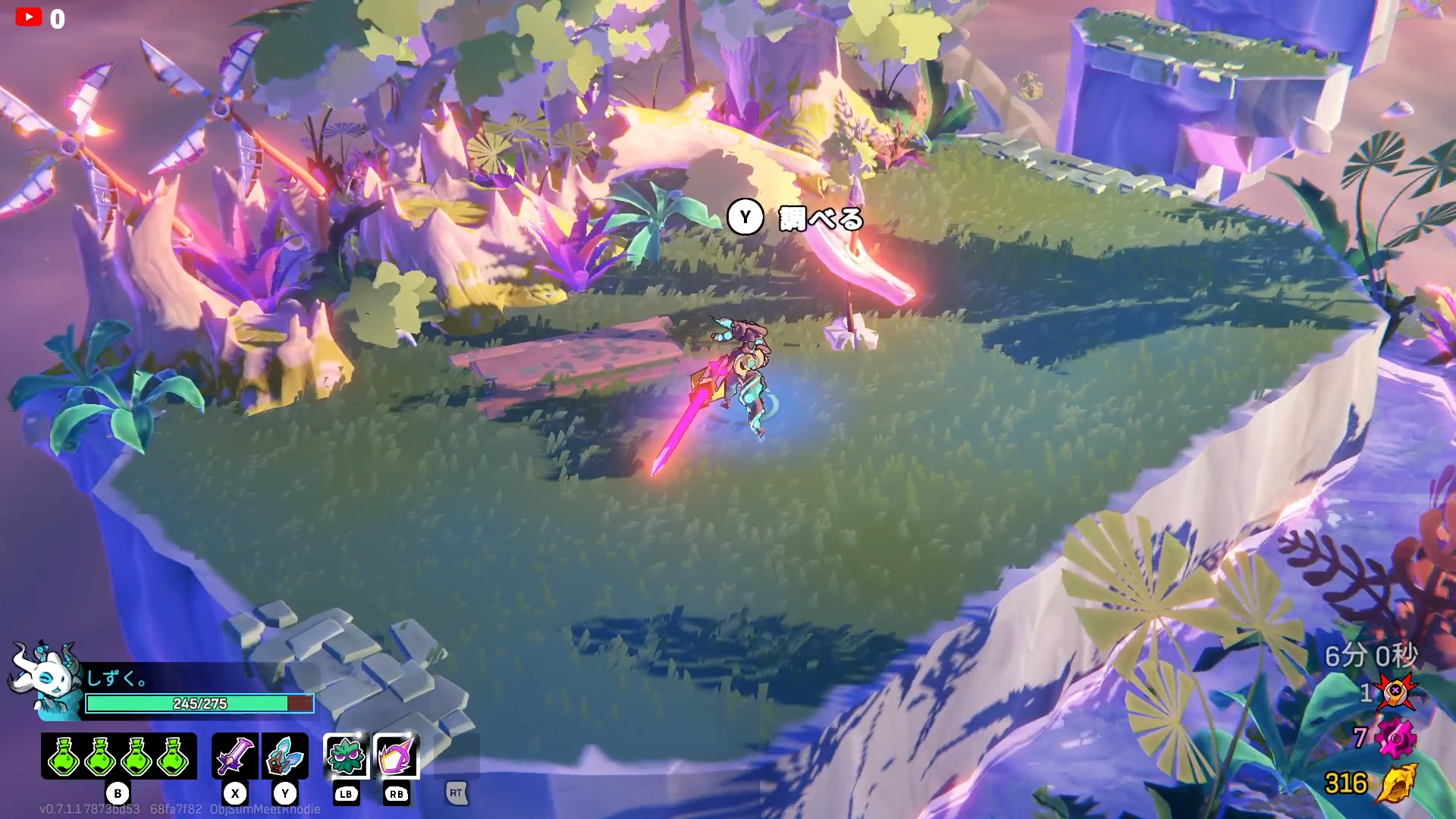Click the green health potion row
1456x819 pixels.
tap(118, 755)
